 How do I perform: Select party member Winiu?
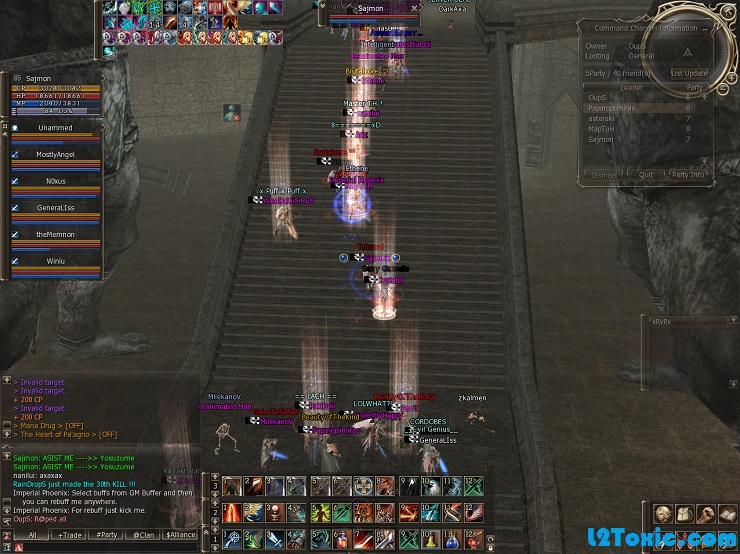(x=56, y=260)
